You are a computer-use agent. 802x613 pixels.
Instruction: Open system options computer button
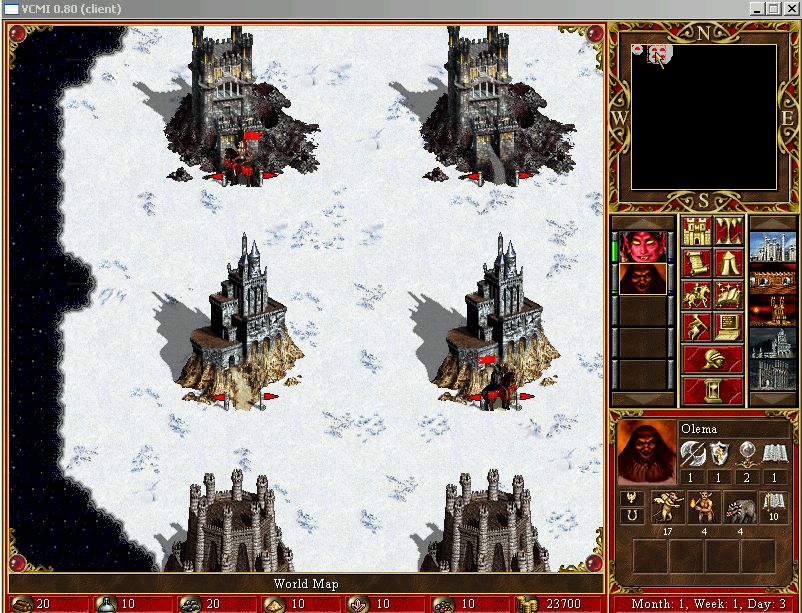tap(727, 328)
